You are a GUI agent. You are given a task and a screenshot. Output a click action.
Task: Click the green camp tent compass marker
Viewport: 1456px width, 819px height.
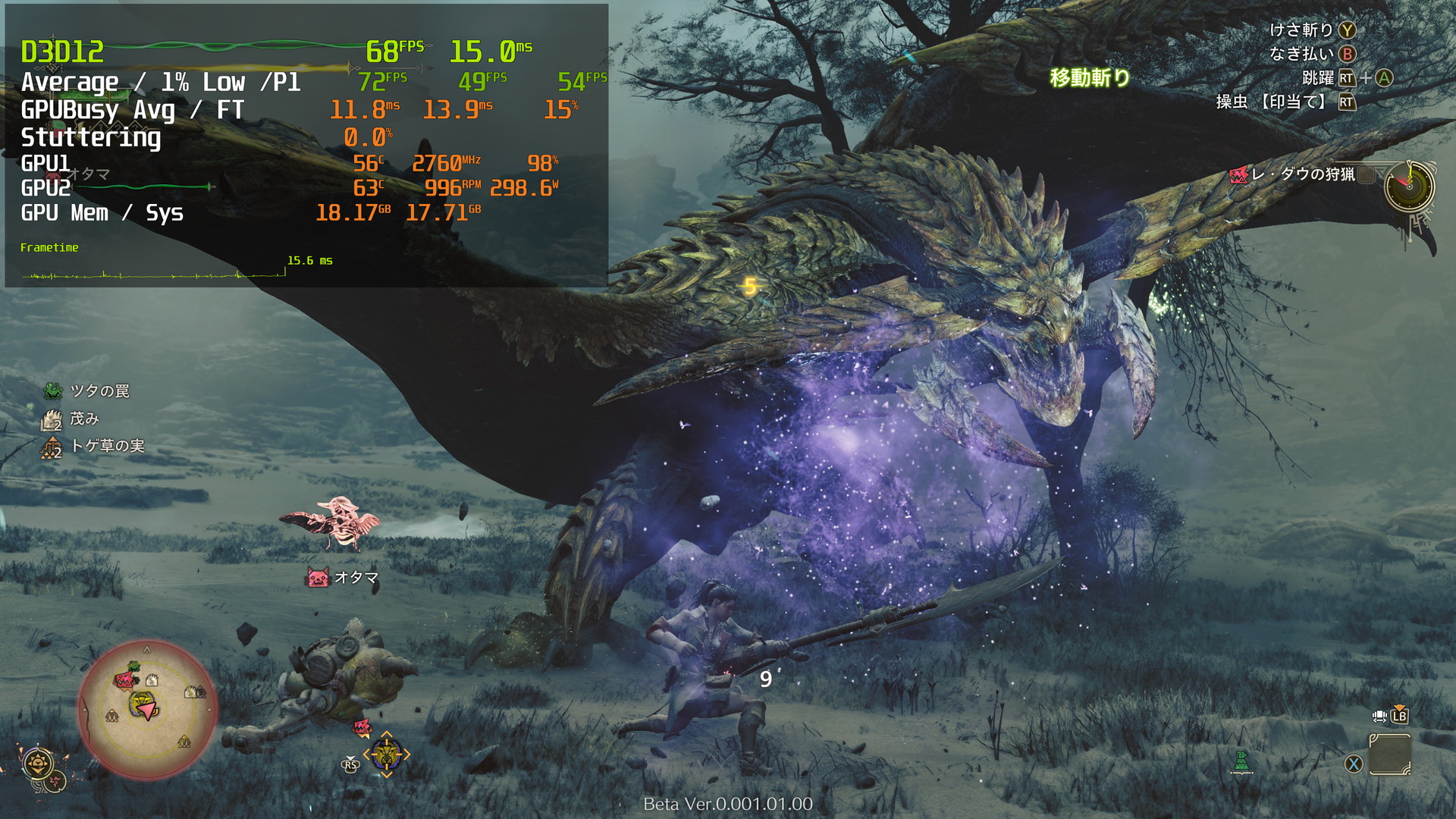1241,761
